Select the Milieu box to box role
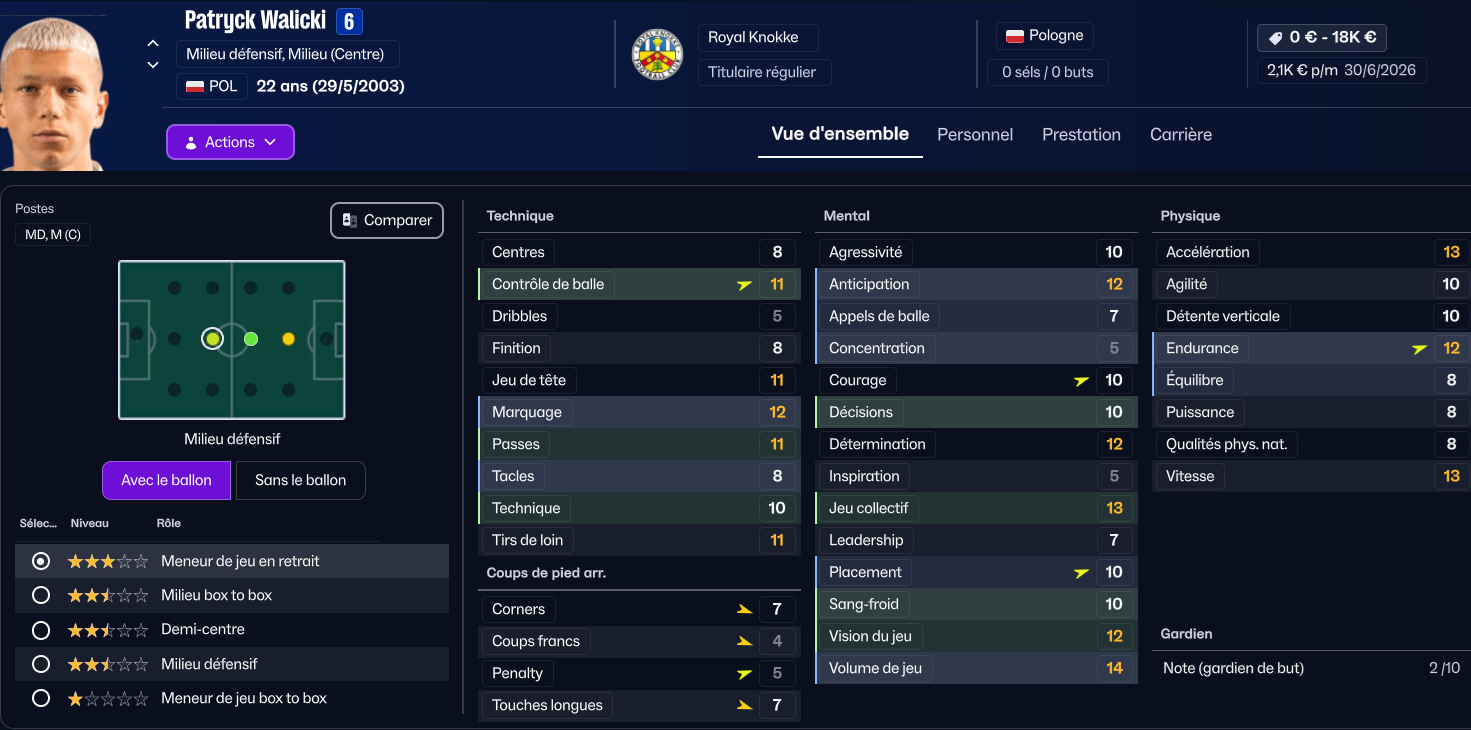Viewport: 1471px width, 730px height. coord(41,595)
